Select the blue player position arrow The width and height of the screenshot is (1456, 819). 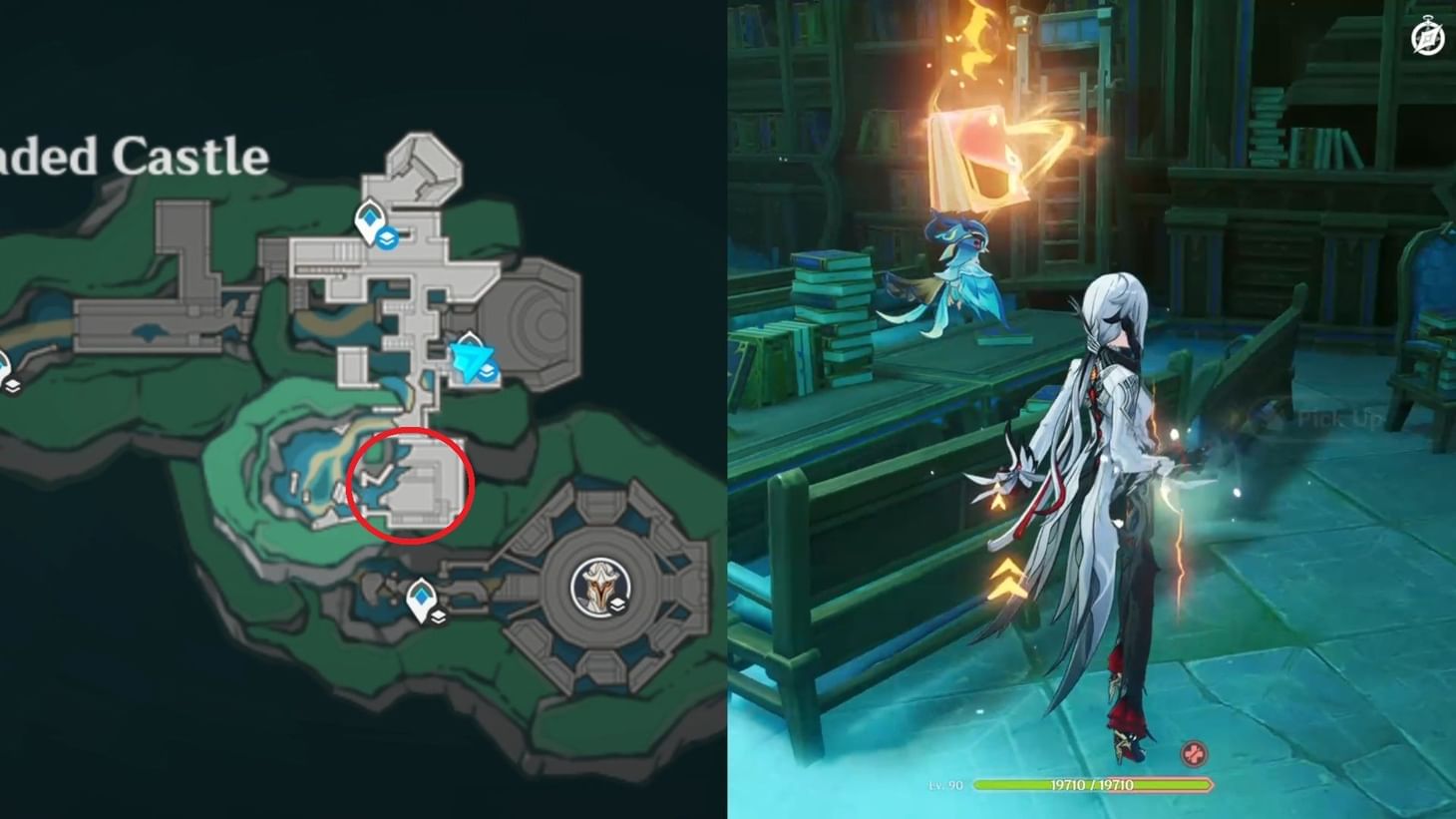[x=472, y=359]
